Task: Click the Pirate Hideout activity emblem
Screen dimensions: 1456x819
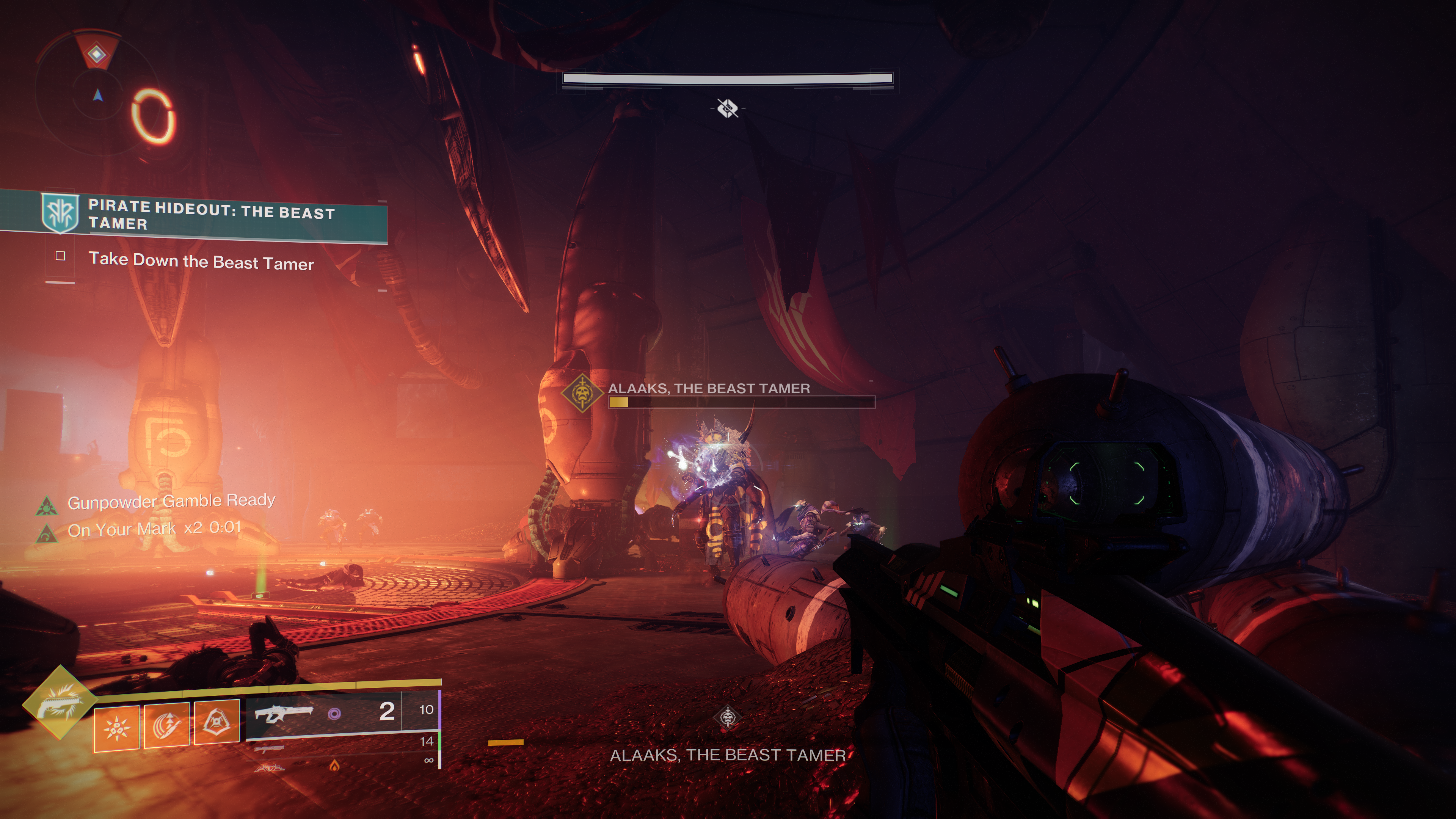Action: click(x=61, y=213)
